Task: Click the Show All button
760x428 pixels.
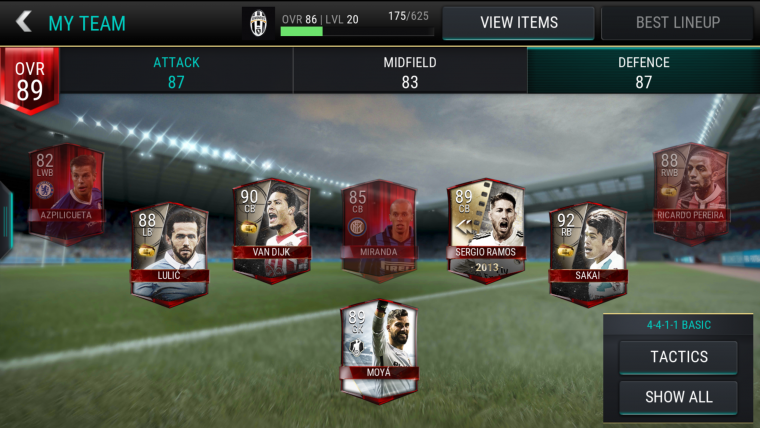Action: [x=678, y=397]
